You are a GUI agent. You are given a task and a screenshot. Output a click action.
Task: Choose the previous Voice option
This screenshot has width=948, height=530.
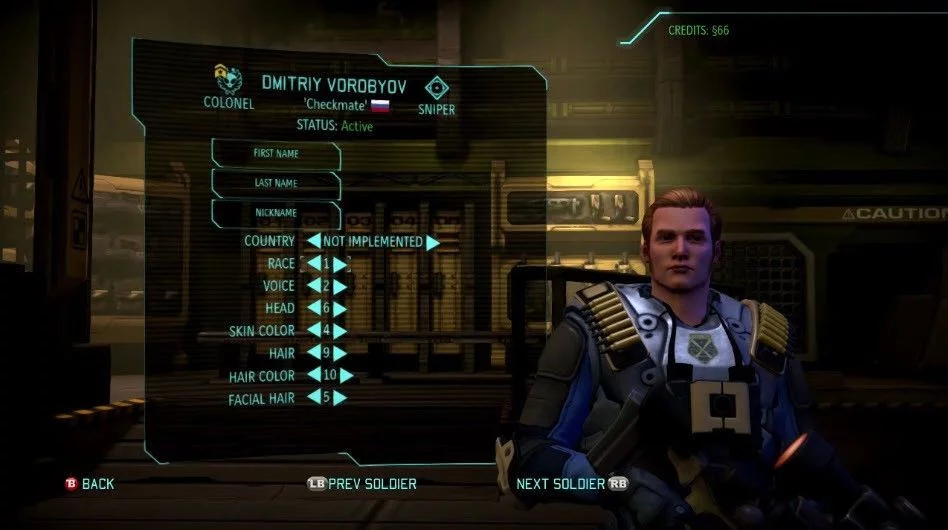pos(313,287)
